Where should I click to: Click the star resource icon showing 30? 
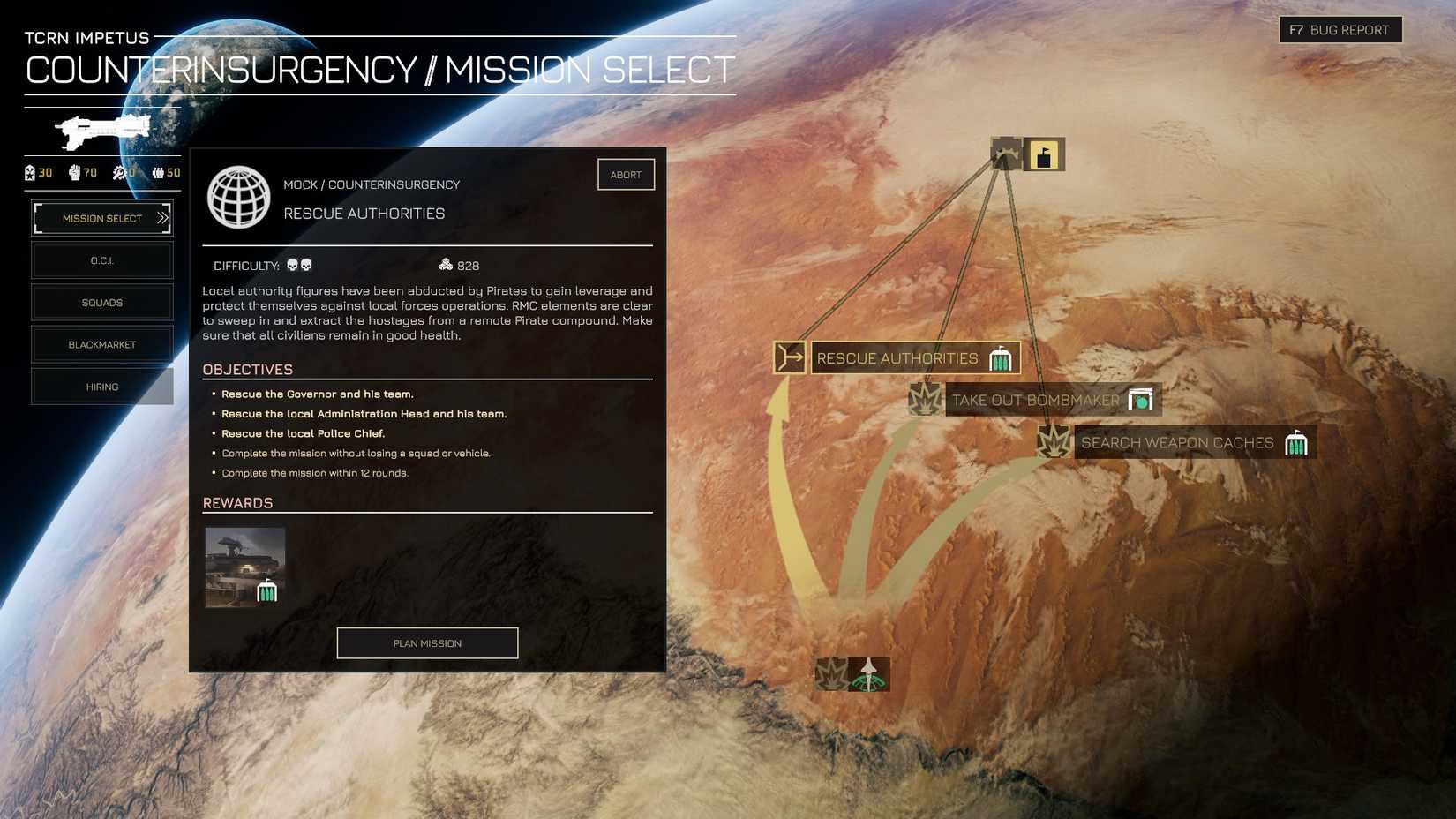pyautogui.click(x=30, y=173)
